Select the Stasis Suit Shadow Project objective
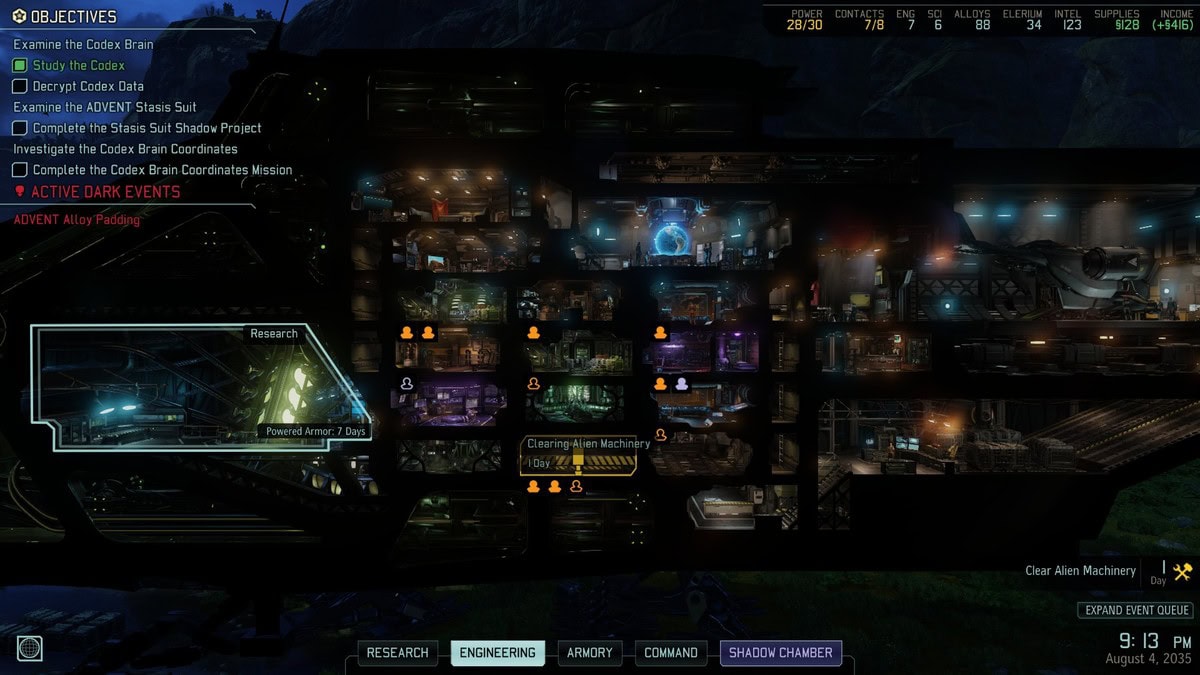Viewport: 1200px width, 675px height. 146,128
